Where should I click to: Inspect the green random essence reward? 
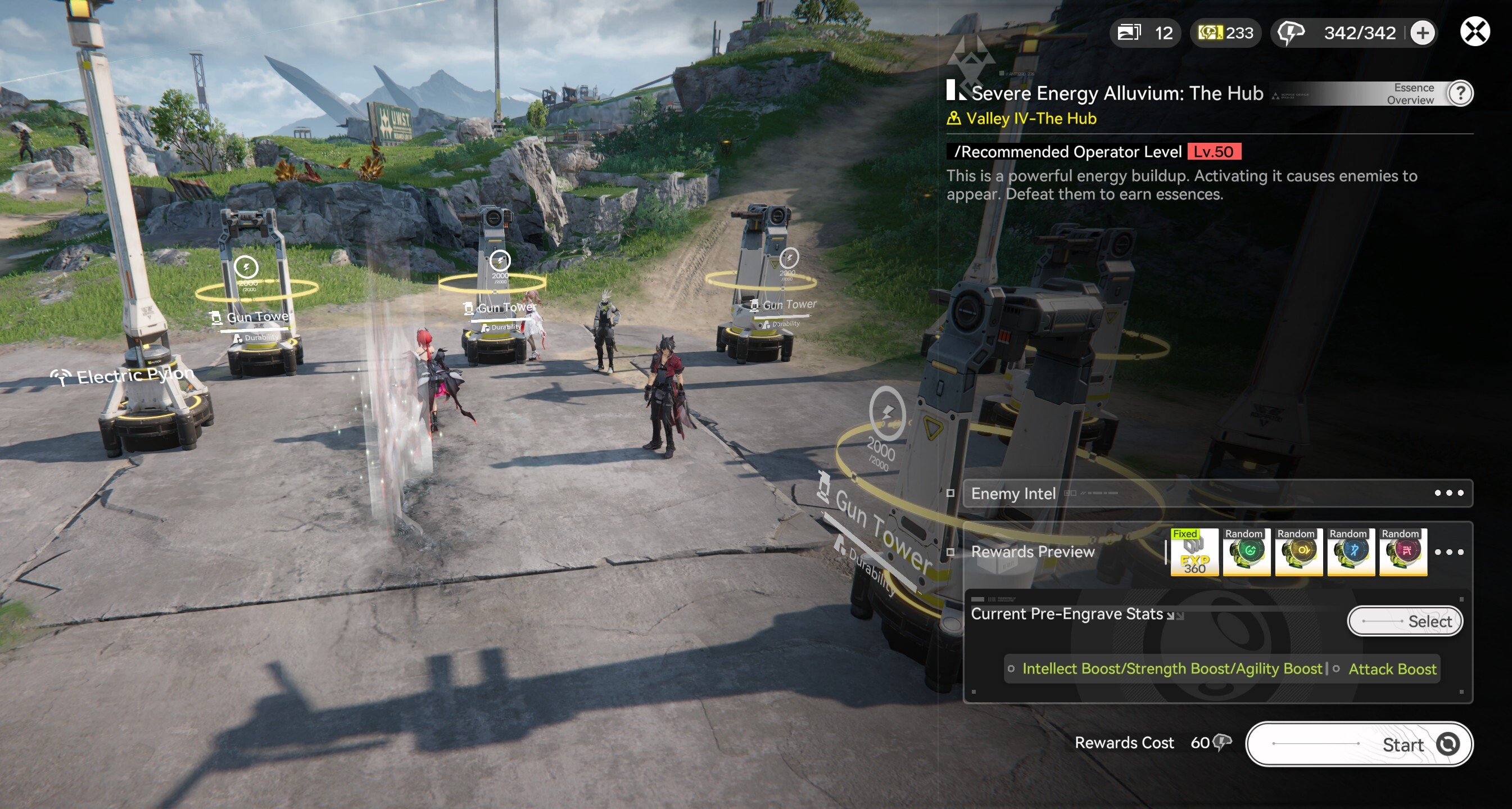tap(1246, 552)
